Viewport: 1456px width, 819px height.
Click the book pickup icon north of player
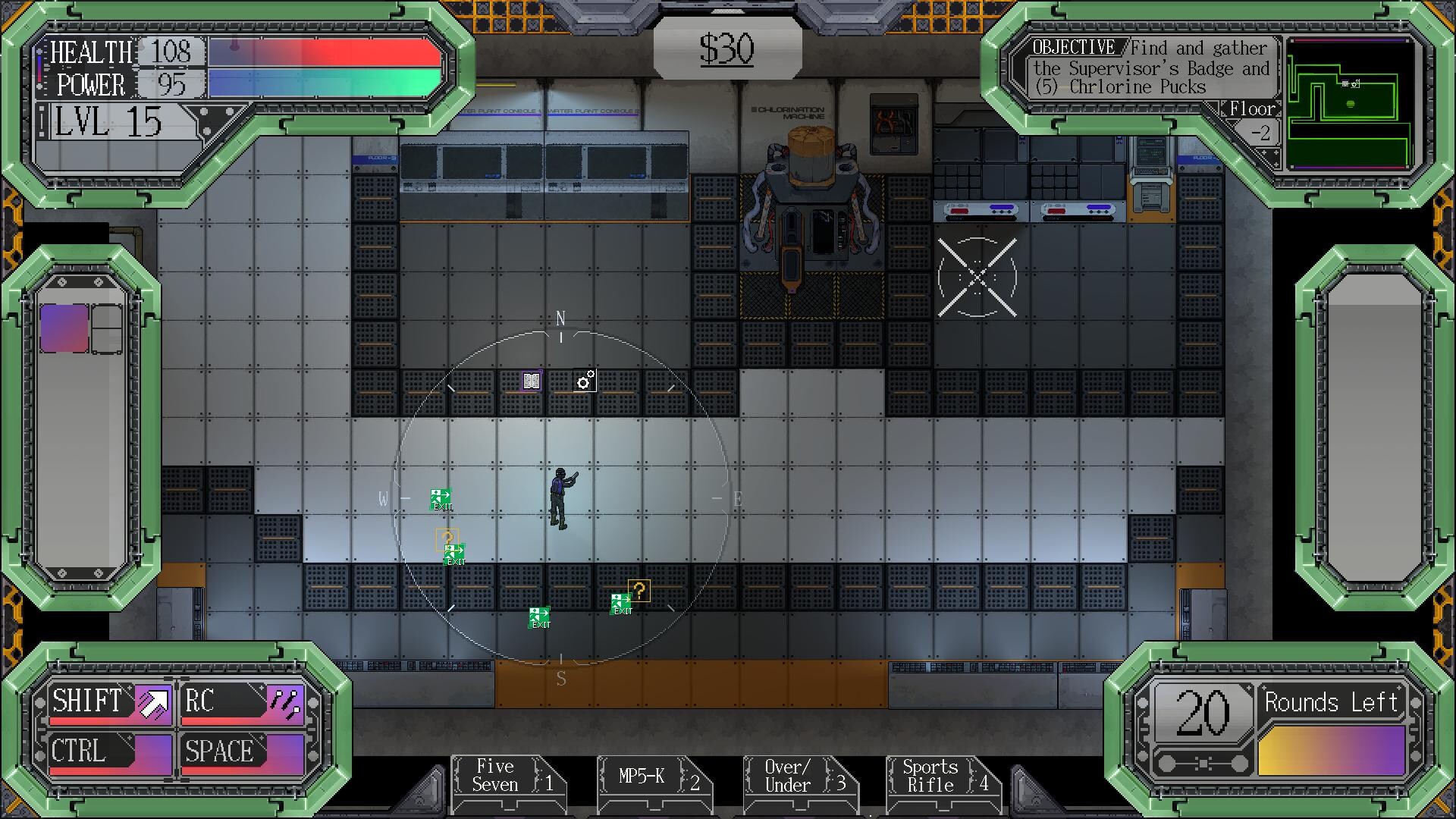coord(532,380)
